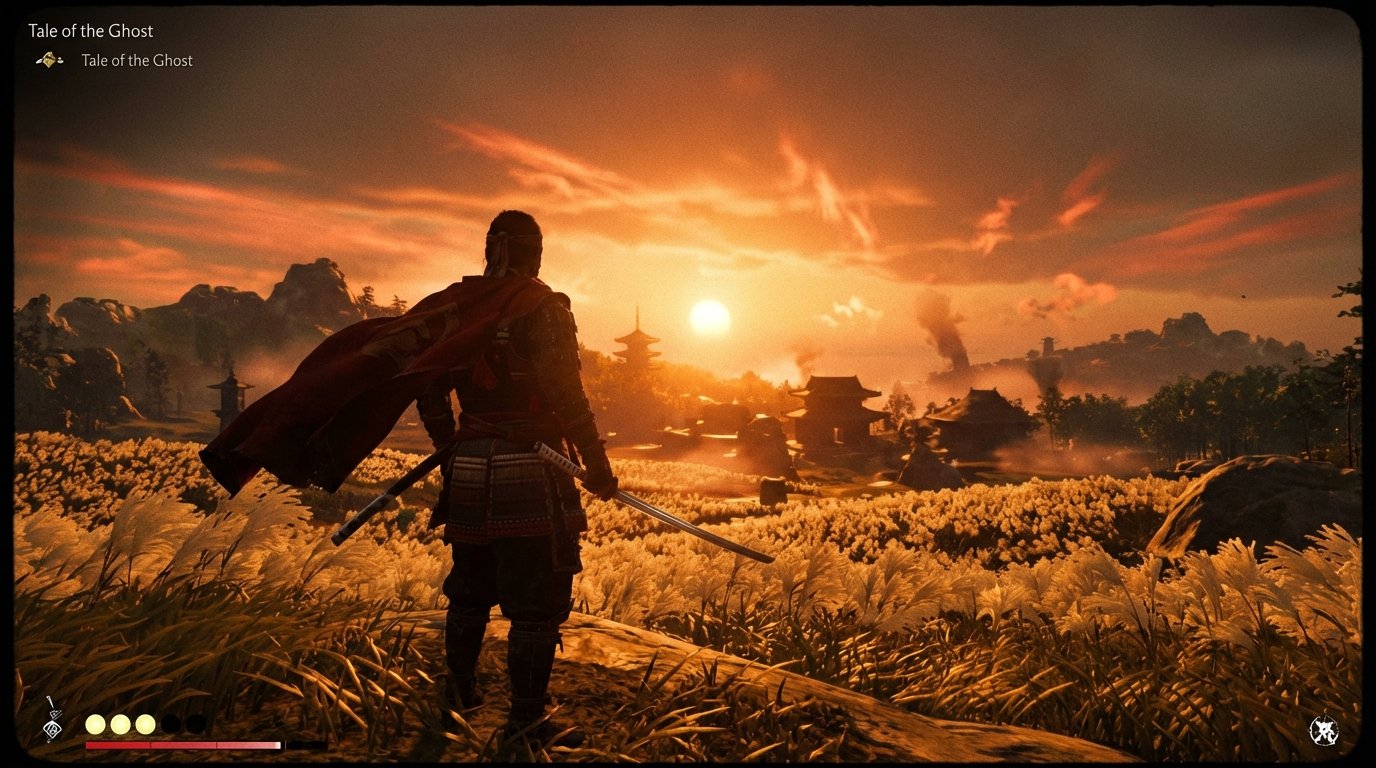Click the third filled Resolve orb
1376x768 pixels.
(x=146, y=723)
